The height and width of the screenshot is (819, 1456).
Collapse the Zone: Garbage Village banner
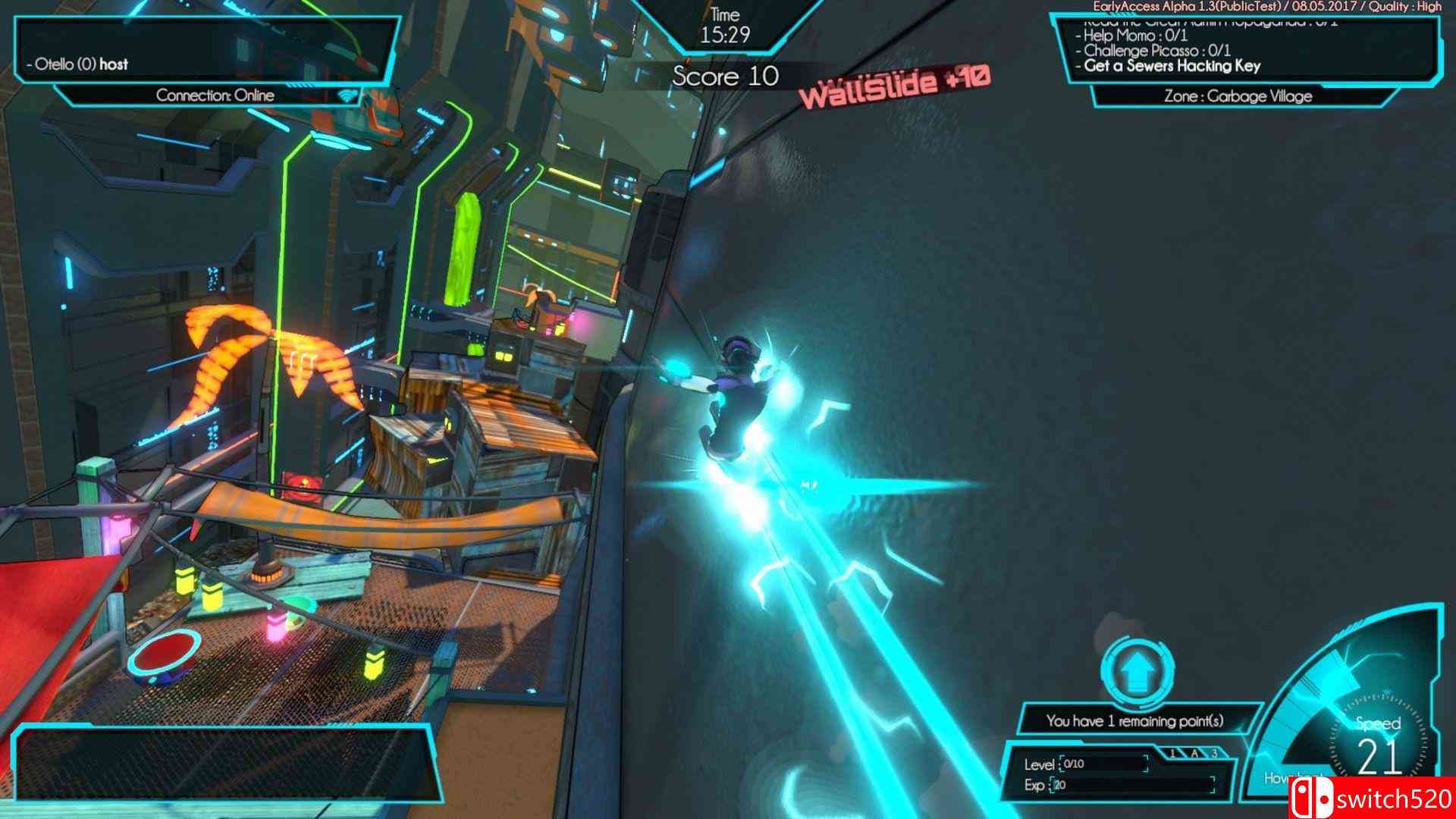1239,96
